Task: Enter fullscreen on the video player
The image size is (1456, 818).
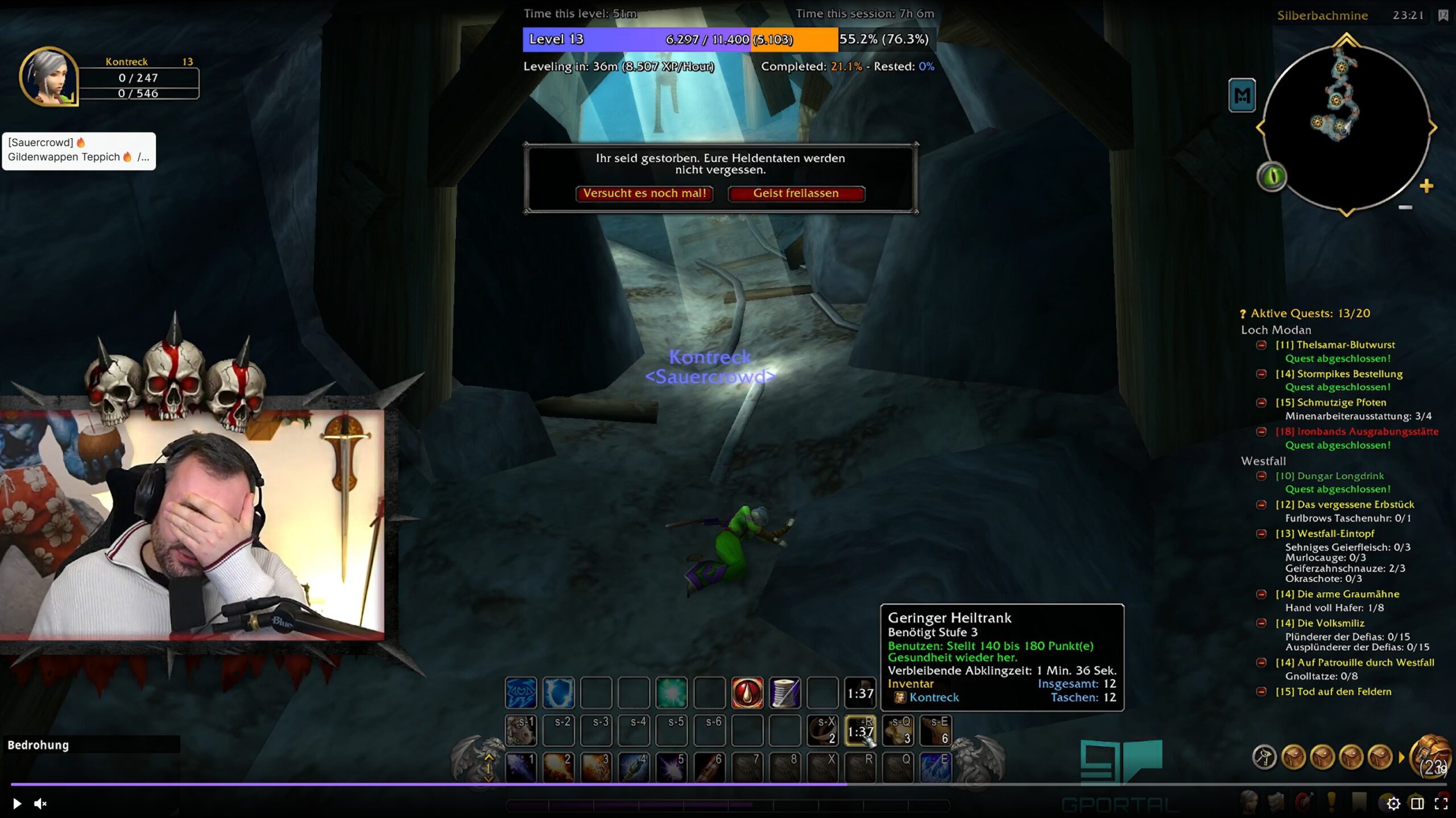Action: pos(1441,803)
